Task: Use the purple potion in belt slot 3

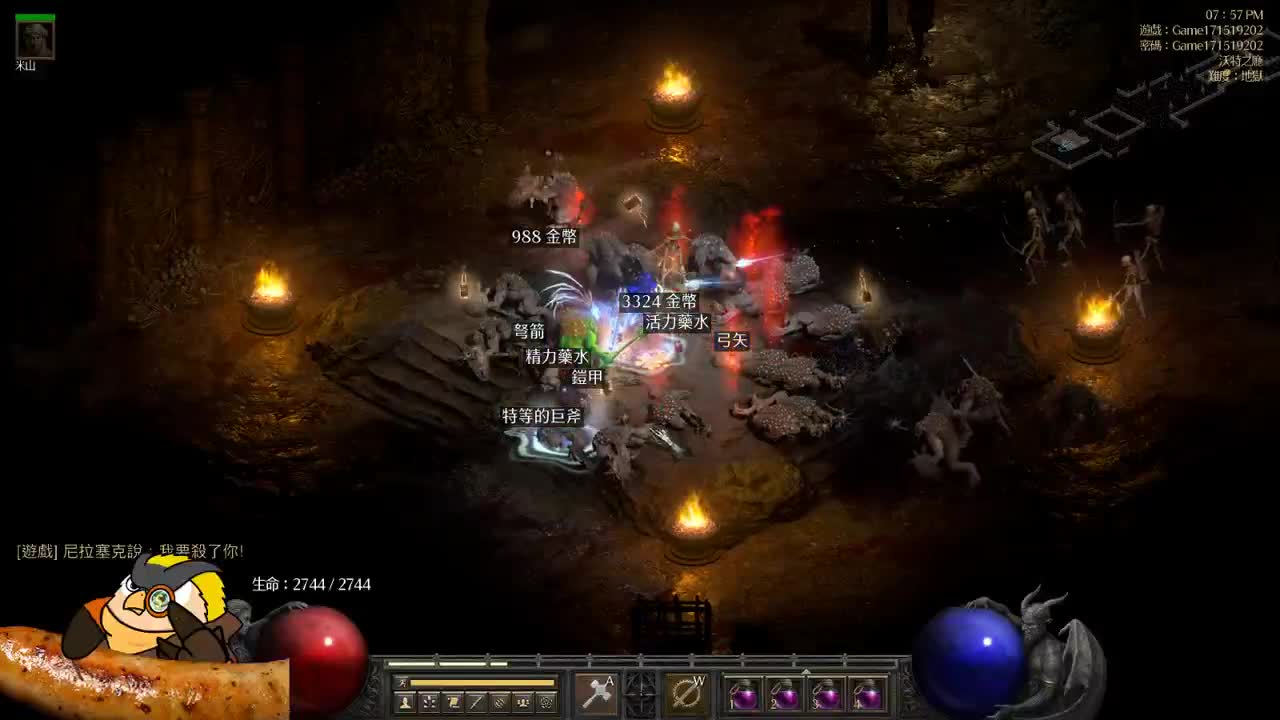Action: pos(827,695)
